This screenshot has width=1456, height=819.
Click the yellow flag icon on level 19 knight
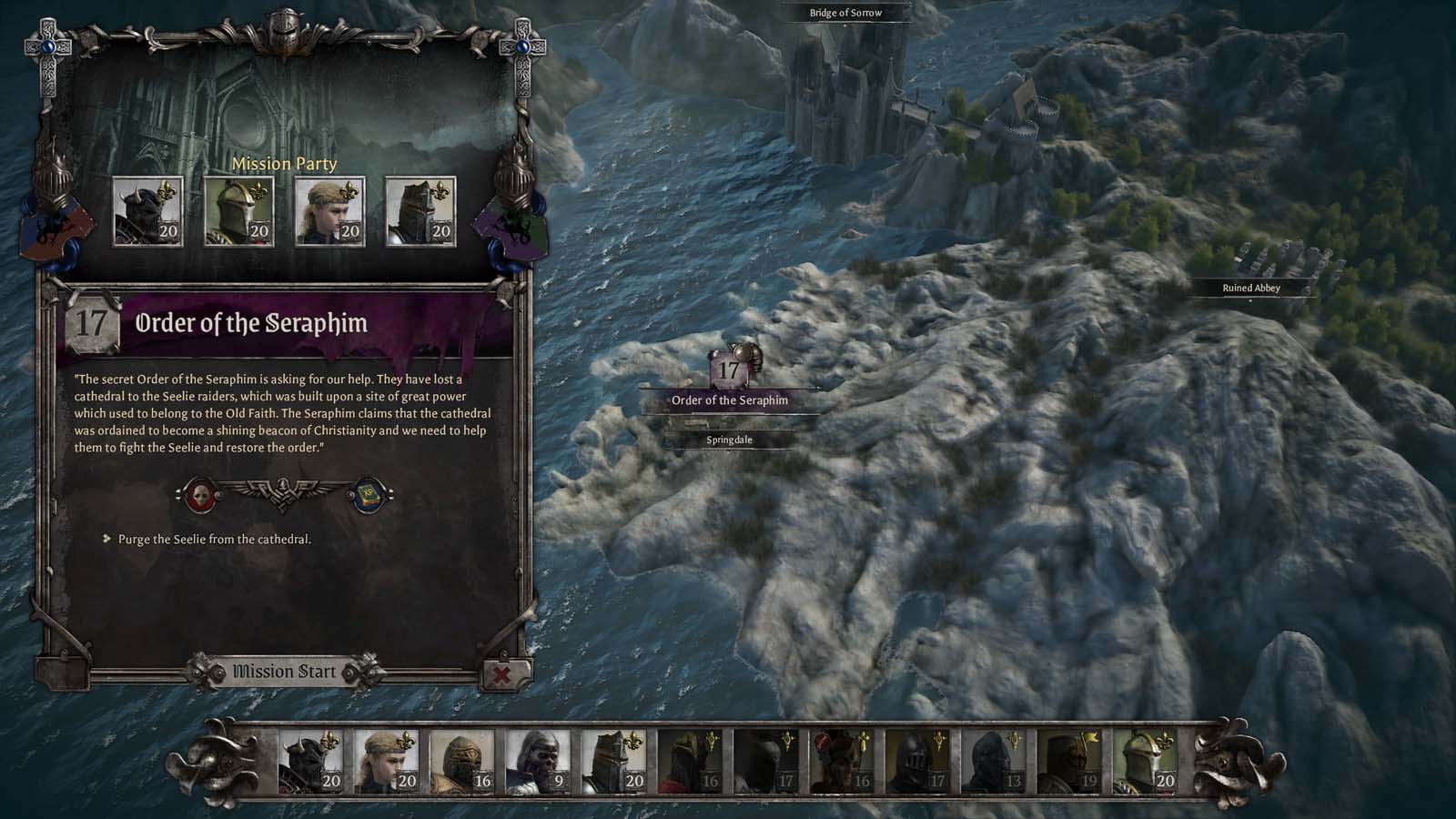pyautogui.click(x=1087, y=737)
